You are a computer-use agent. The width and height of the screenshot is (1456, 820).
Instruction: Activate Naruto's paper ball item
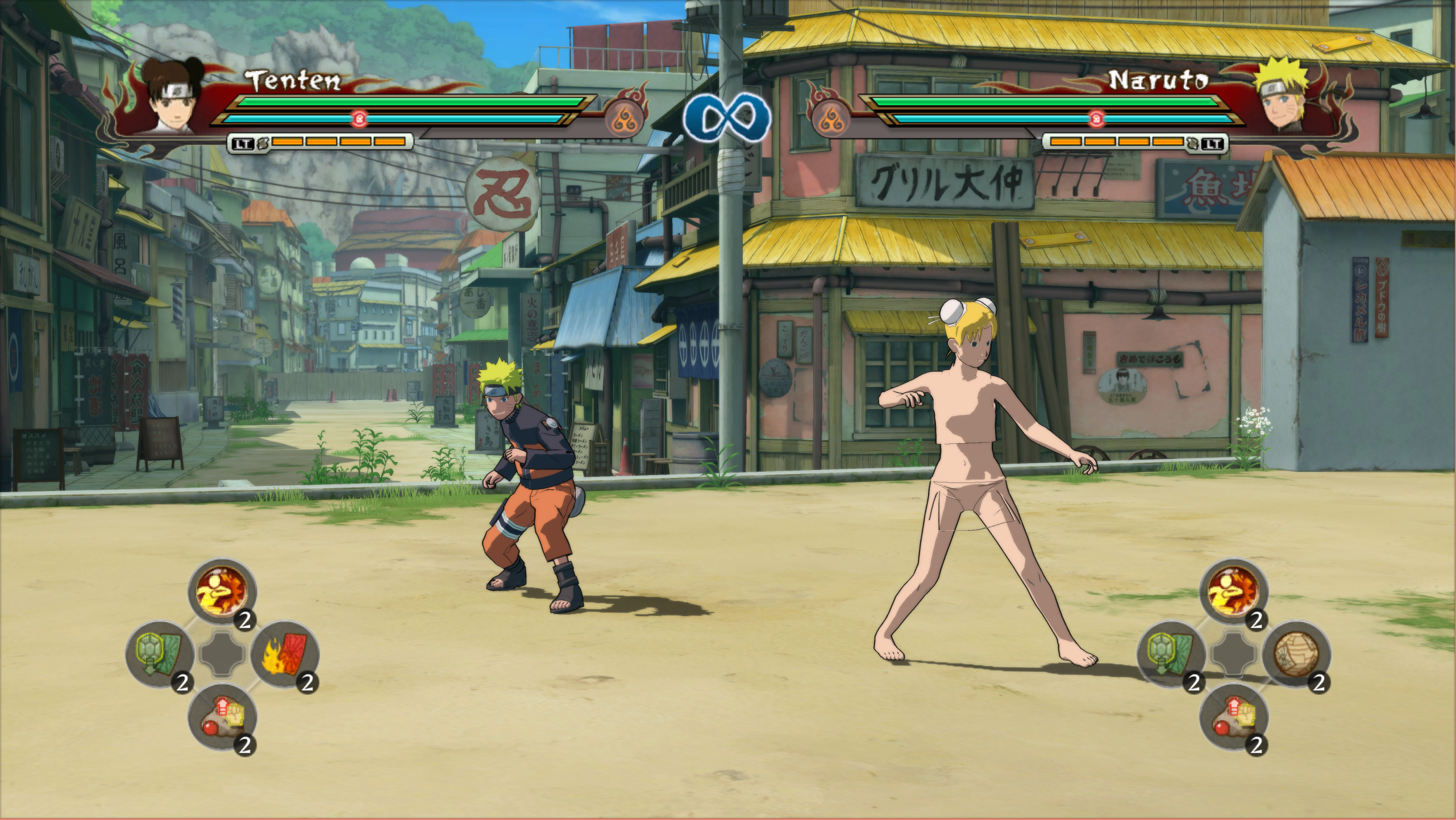(1296, 654)
